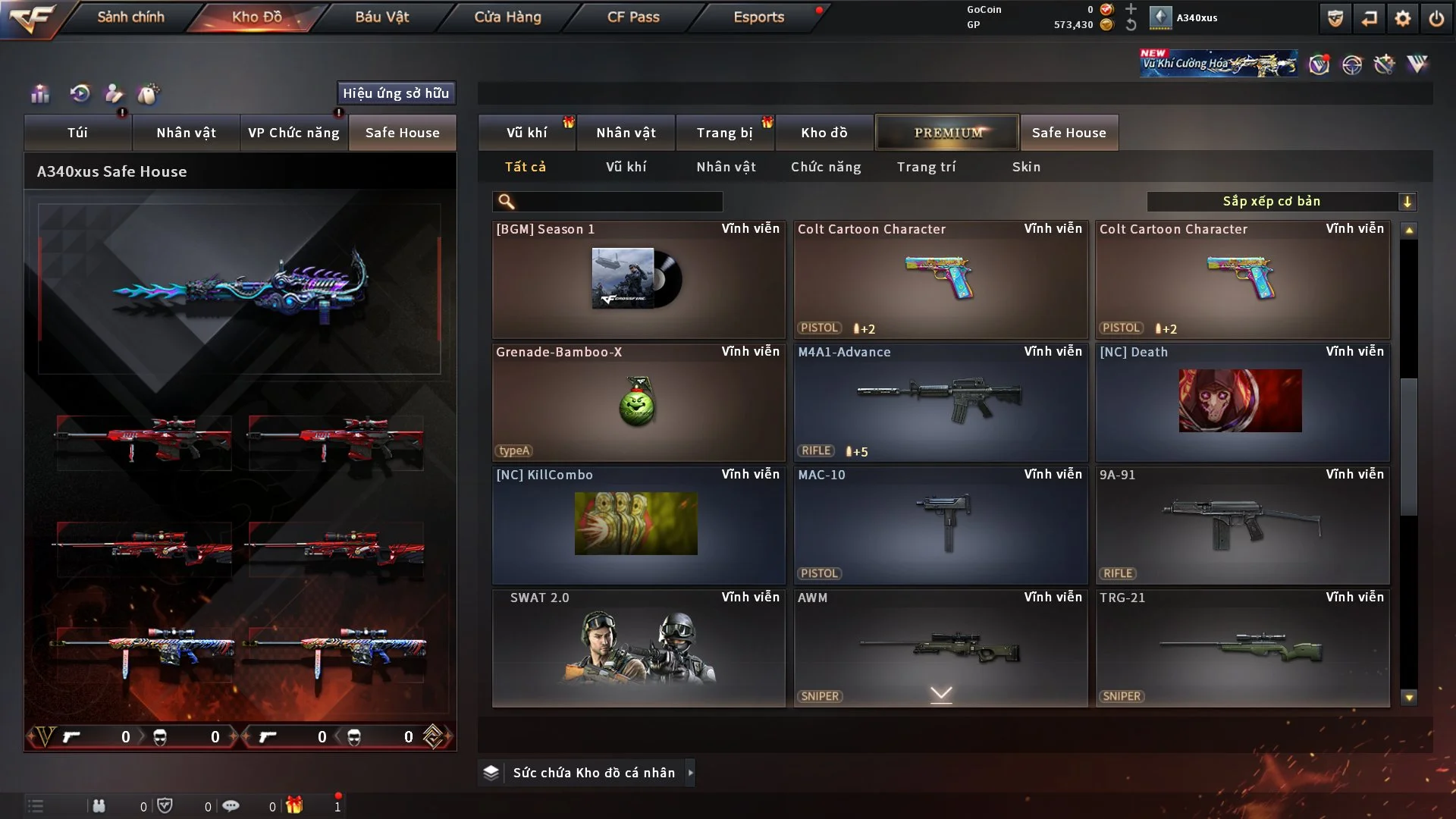Image resolution: width=1456 pixels, height=819 pixels.
Task: Select the SWAT 2.0 character item
Action: coord(638,648)
